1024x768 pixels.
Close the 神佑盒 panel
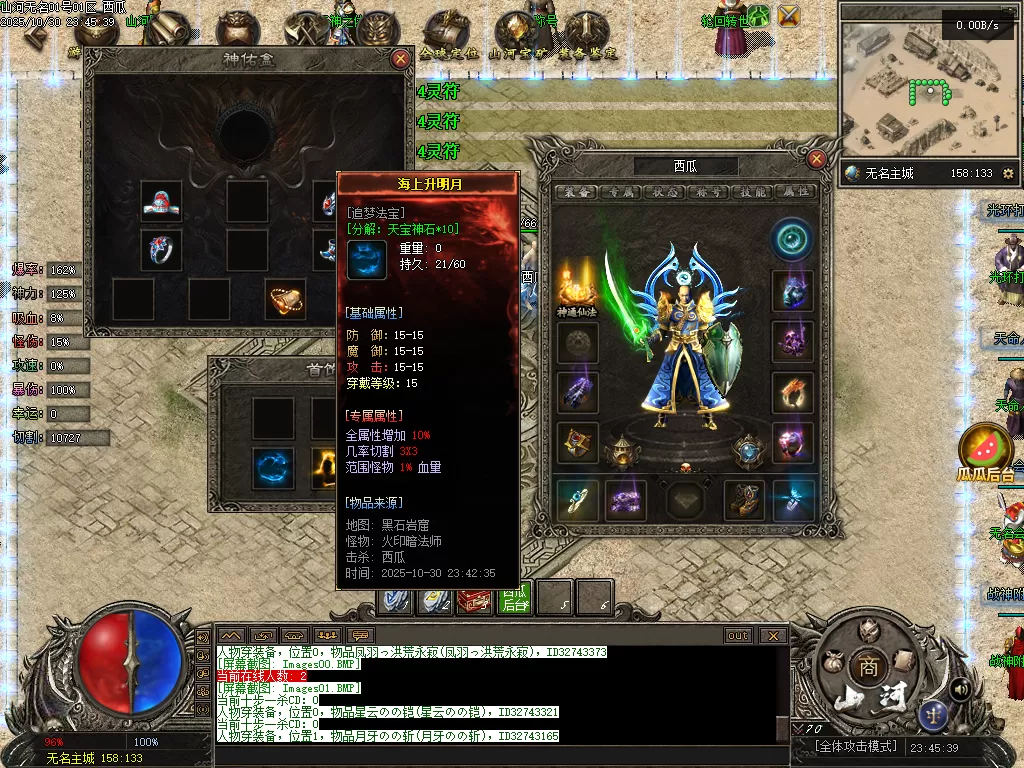coord(401,59)
